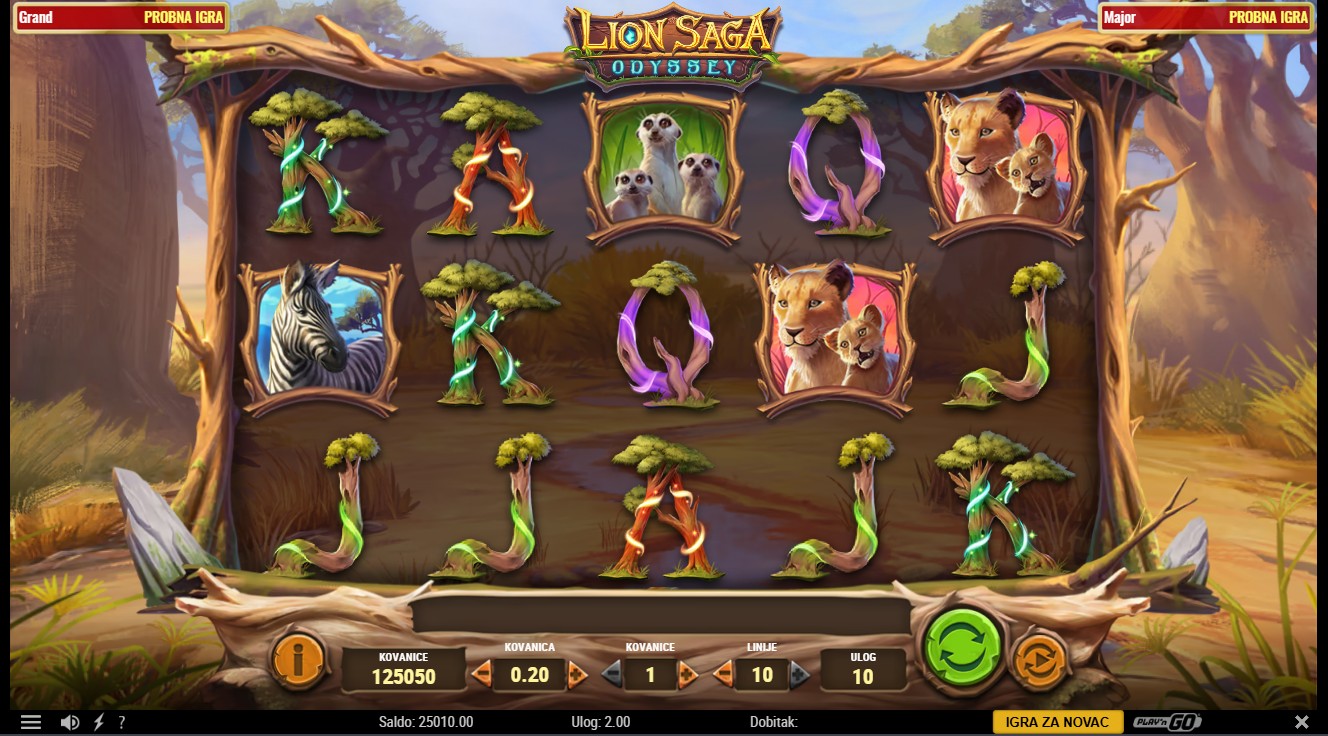Increase the number of Linije
This screenshot has width=1328, height=736.
(x=799, y=675)
